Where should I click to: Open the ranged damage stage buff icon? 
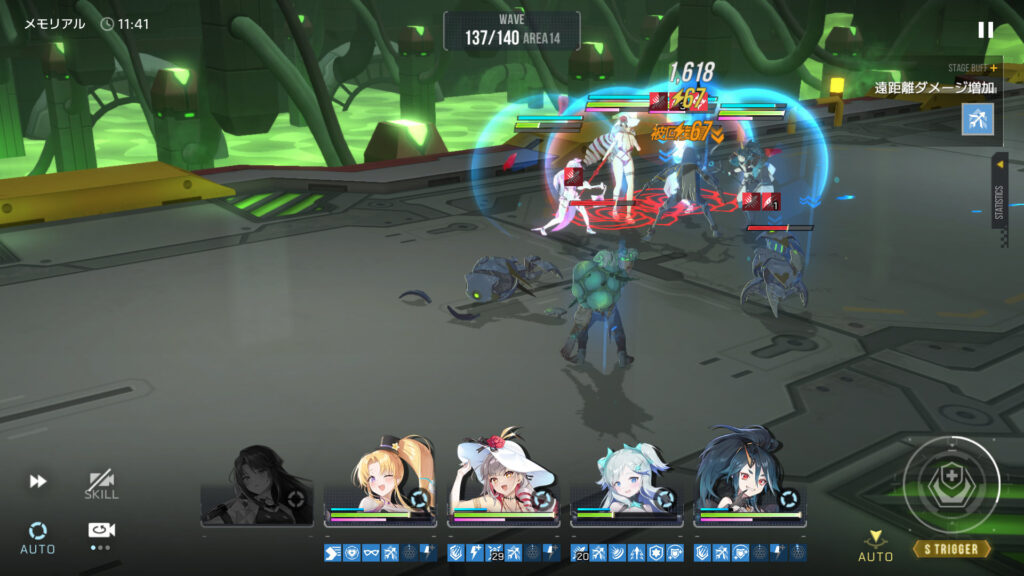click(977, 119)
